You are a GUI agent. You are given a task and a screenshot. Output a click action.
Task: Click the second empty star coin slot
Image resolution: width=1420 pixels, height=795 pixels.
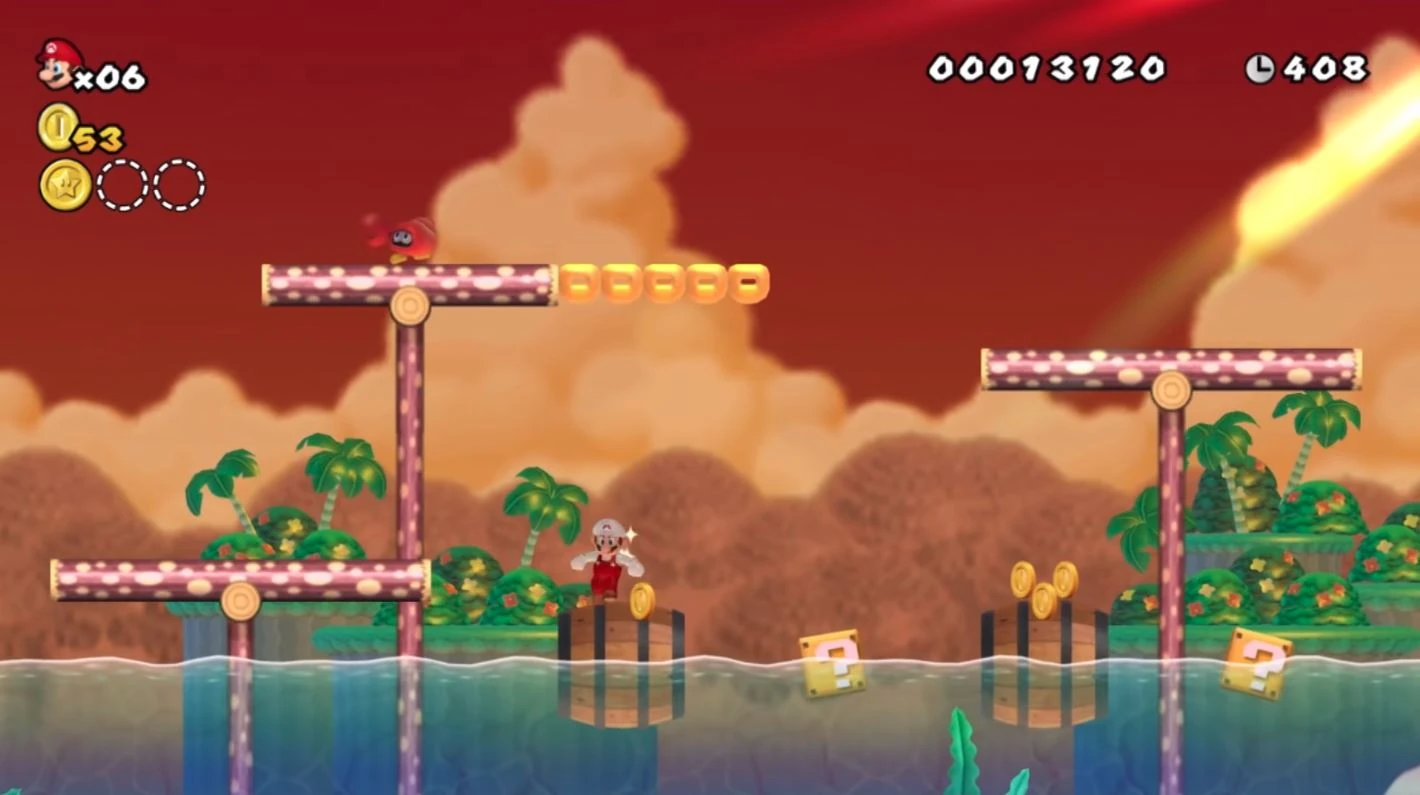(177, 186)
